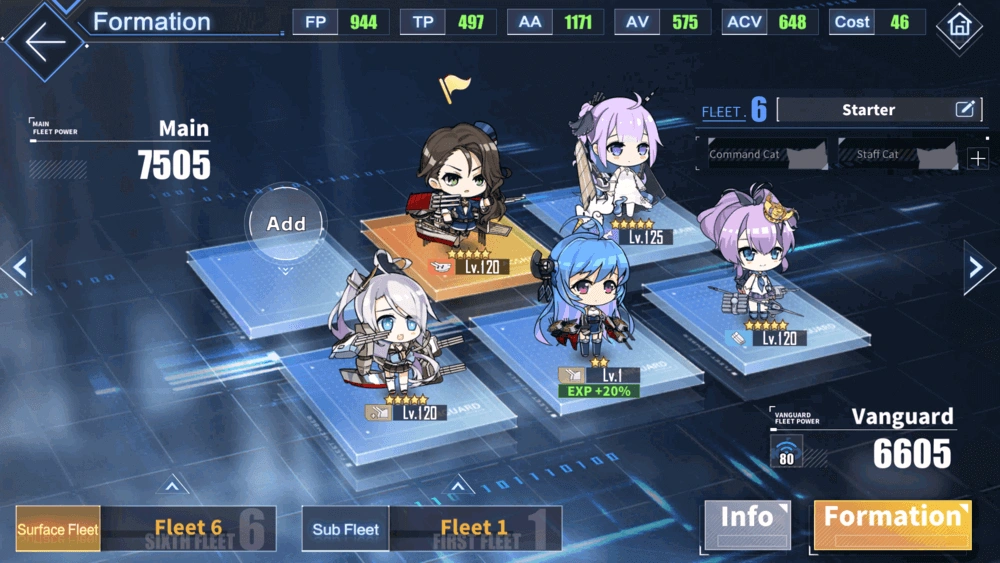1000x563 pixels.
Task: Click the plus button beside Staff Cat
Action: coord(977,158)
